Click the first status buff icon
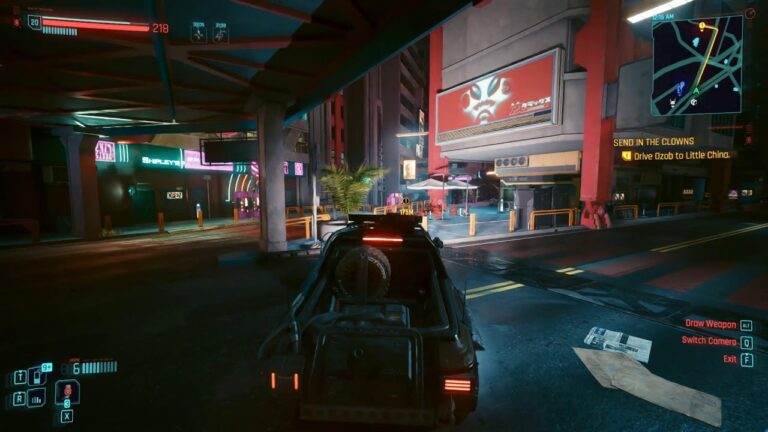Viewport: 768px width, 432px height. (199, 33)
